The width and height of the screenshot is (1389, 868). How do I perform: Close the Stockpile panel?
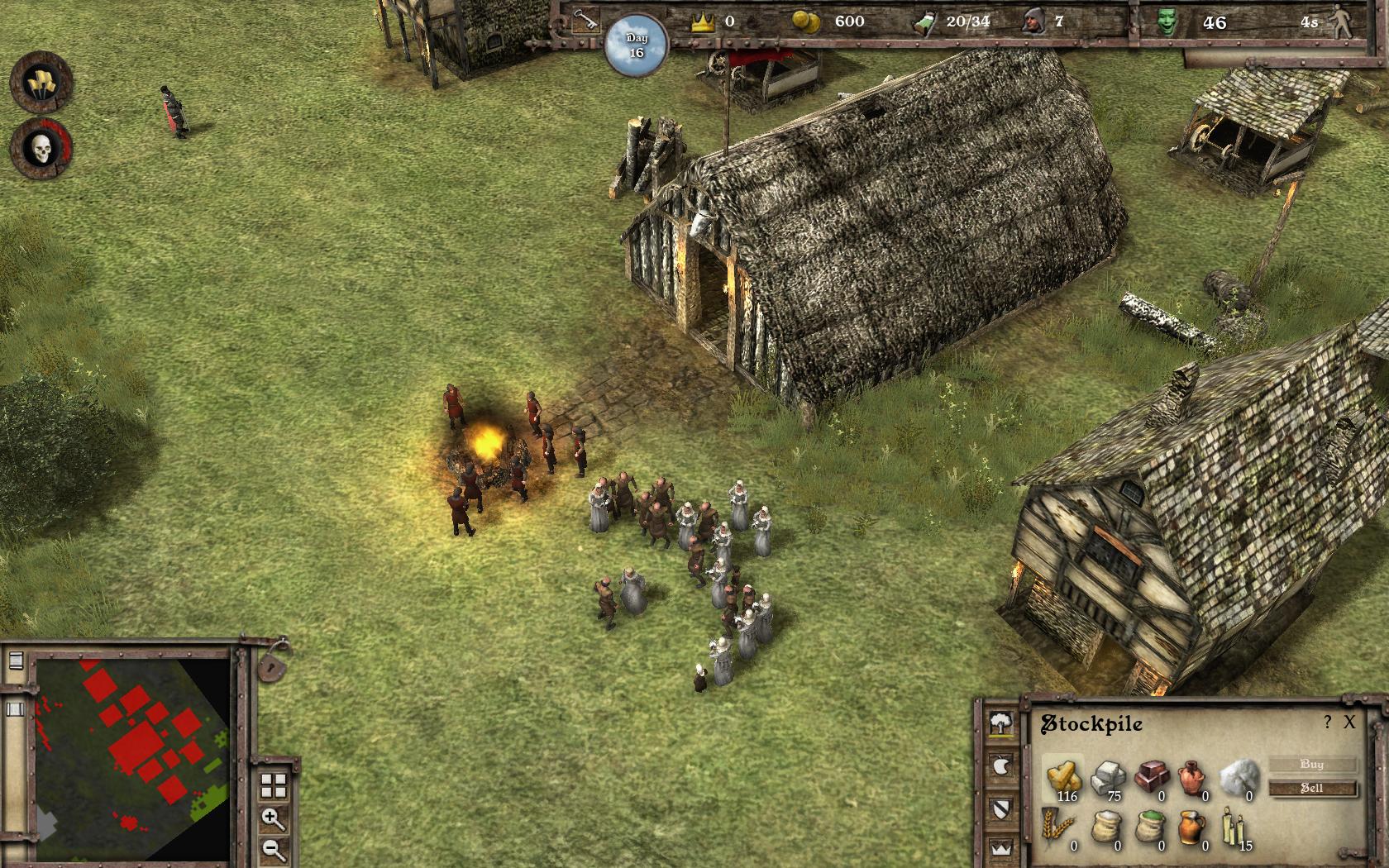(1349, 723)
